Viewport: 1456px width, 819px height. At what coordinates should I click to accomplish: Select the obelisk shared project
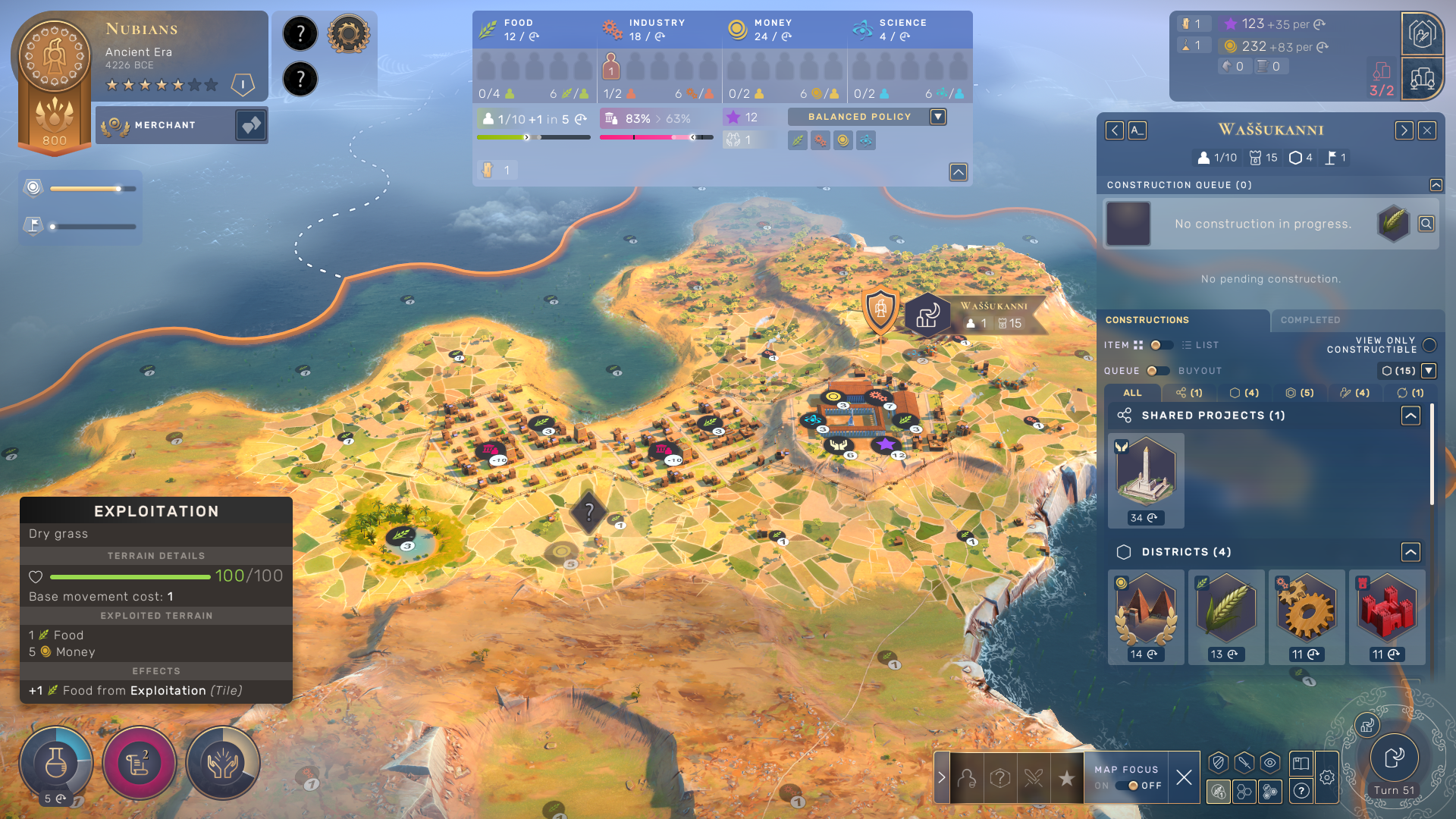[1146, 472]
